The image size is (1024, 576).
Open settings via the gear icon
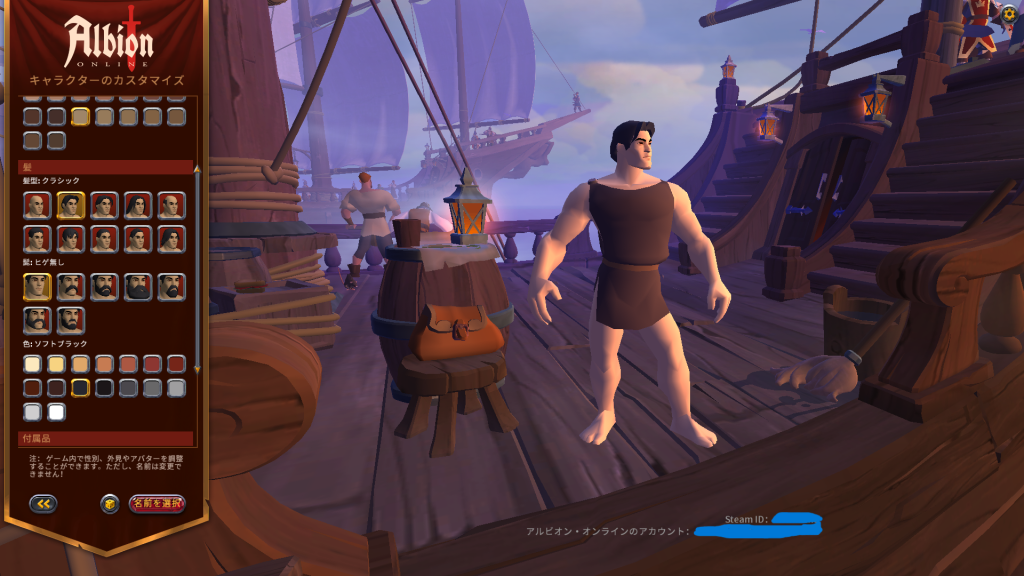coord(1010,14)
